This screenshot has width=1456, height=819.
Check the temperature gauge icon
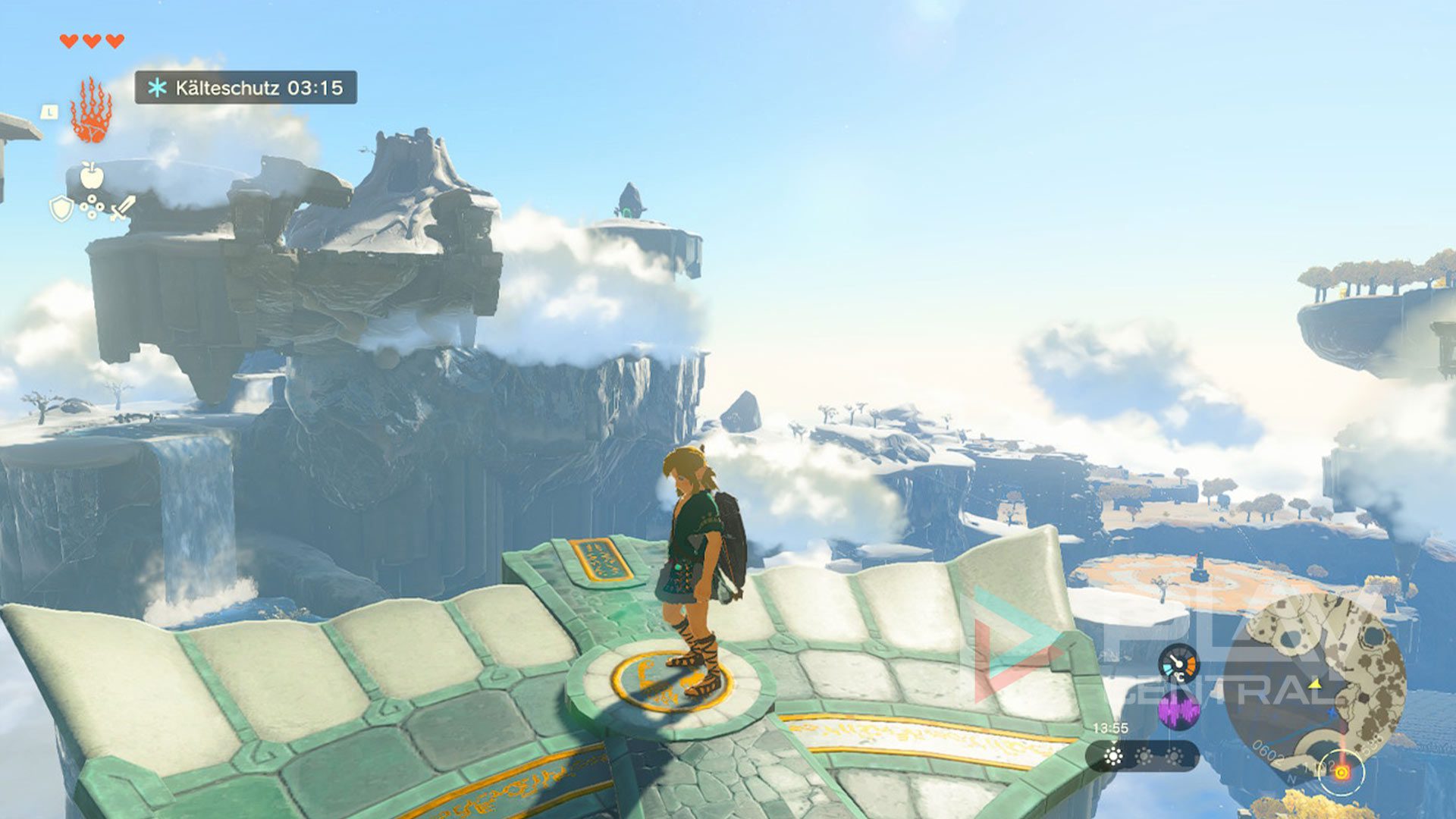[1178, 664]
